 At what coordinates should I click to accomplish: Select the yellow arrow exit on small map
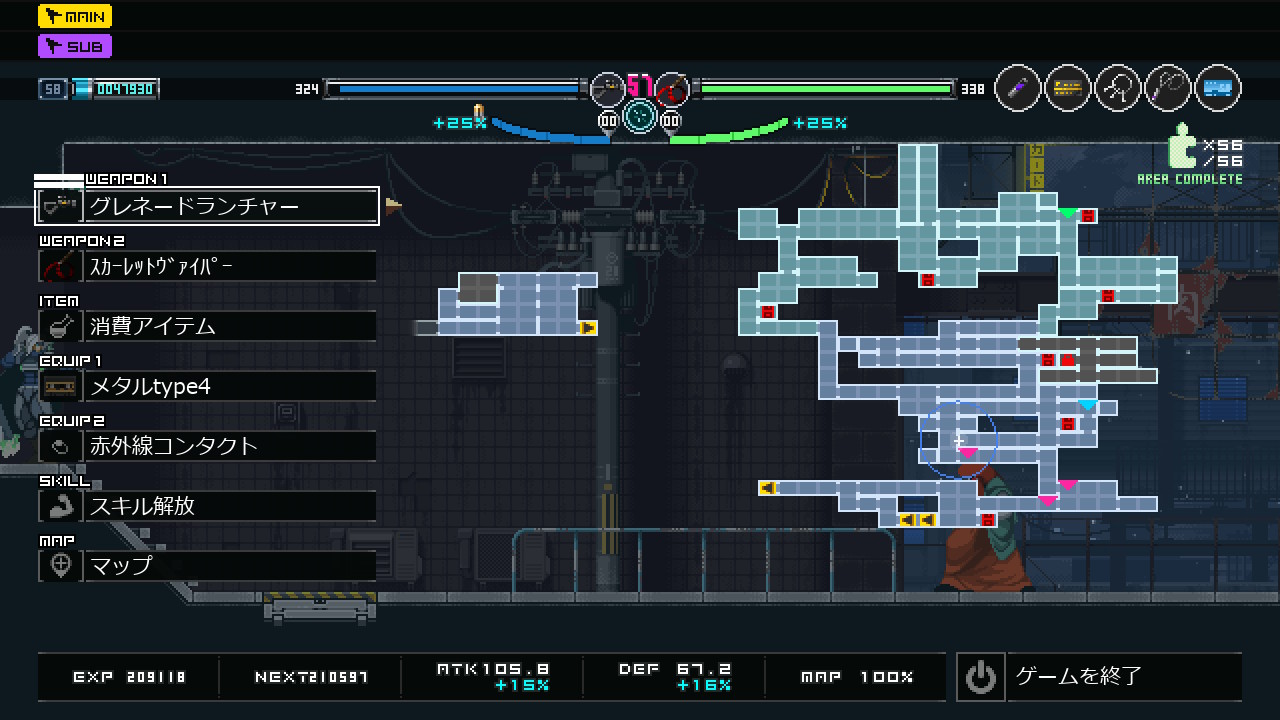pos(588,327)
